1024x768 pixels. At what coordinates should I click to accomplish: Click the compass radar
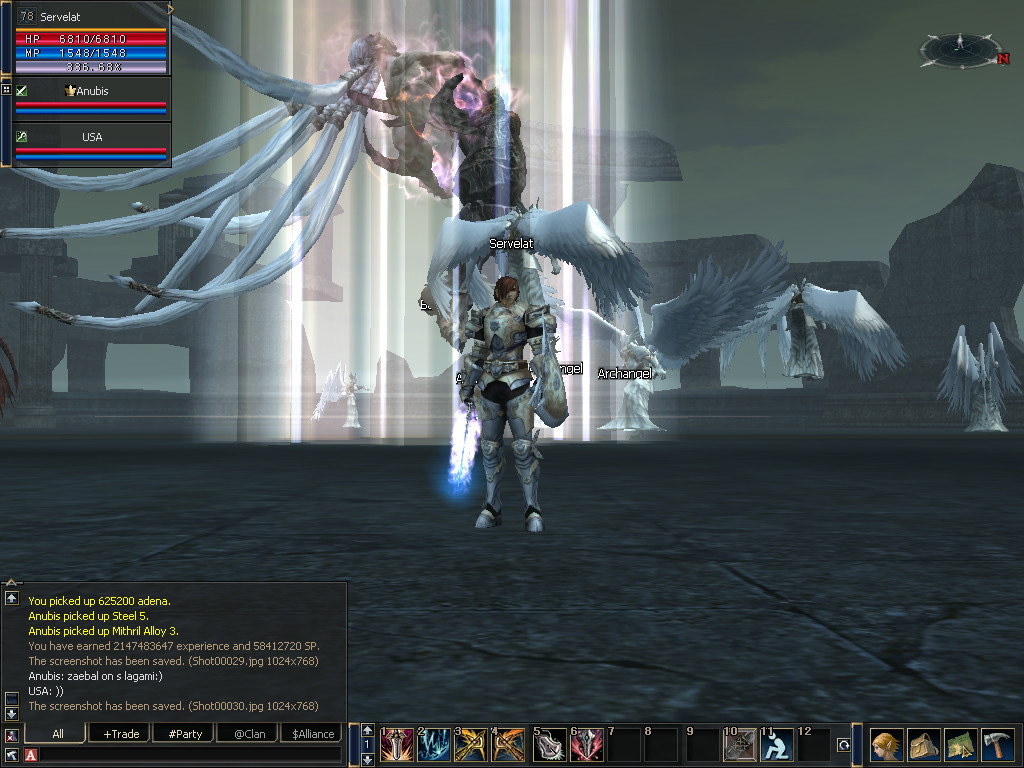pyautogui.click(x=960, y=47)
